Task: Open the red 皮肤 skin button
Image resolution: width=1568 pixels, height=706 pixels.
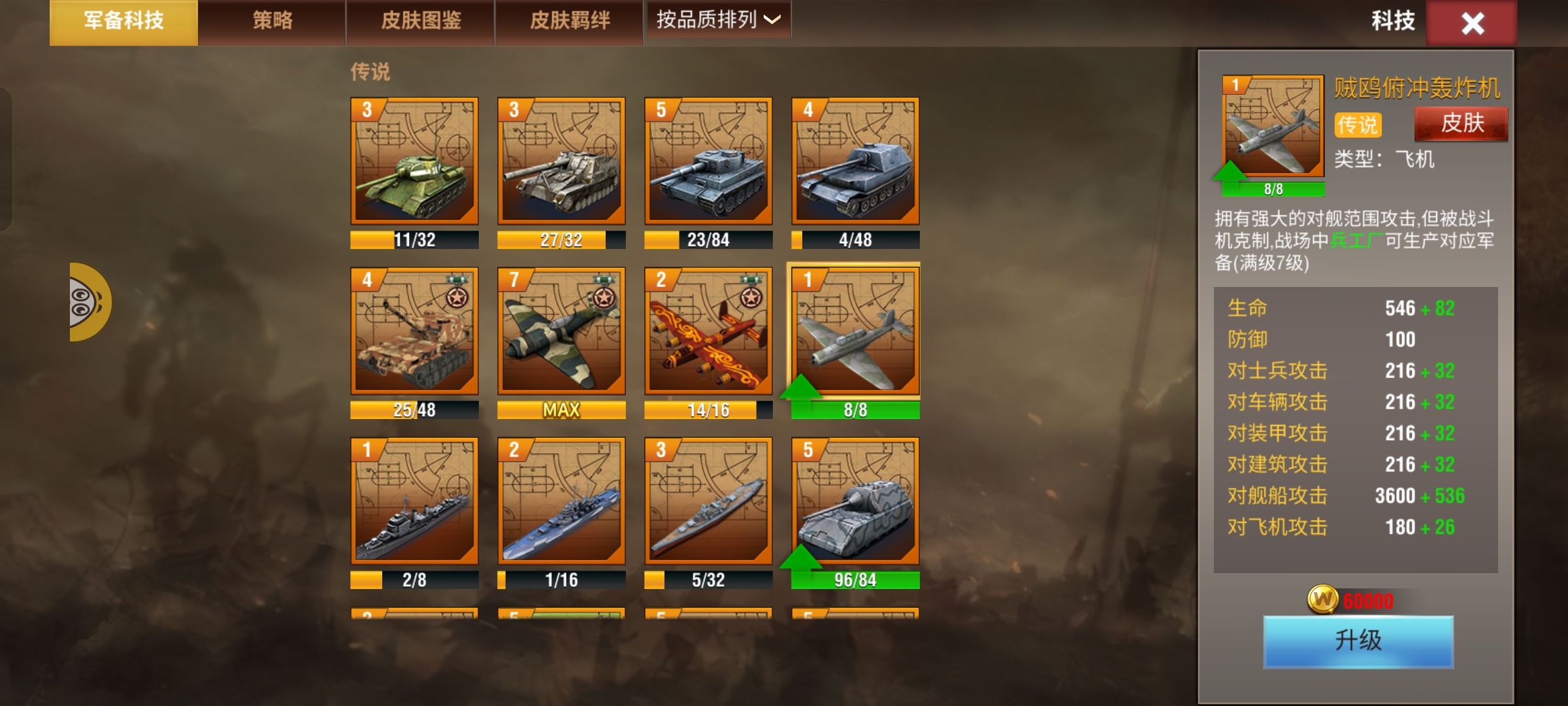Action: click(1462, 124)
